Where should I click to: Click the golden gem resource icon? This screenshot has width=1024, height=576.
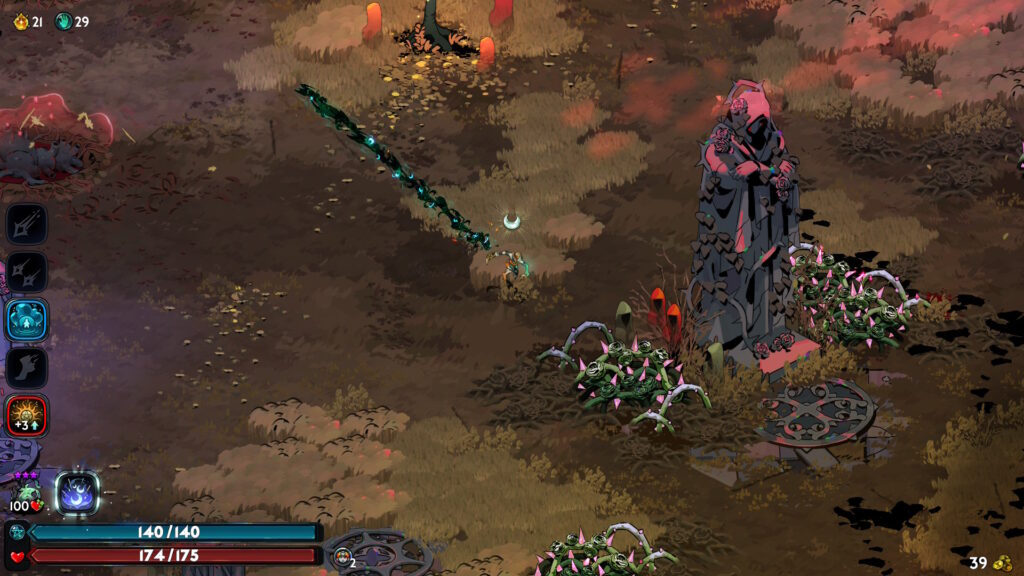coord(19,21)
